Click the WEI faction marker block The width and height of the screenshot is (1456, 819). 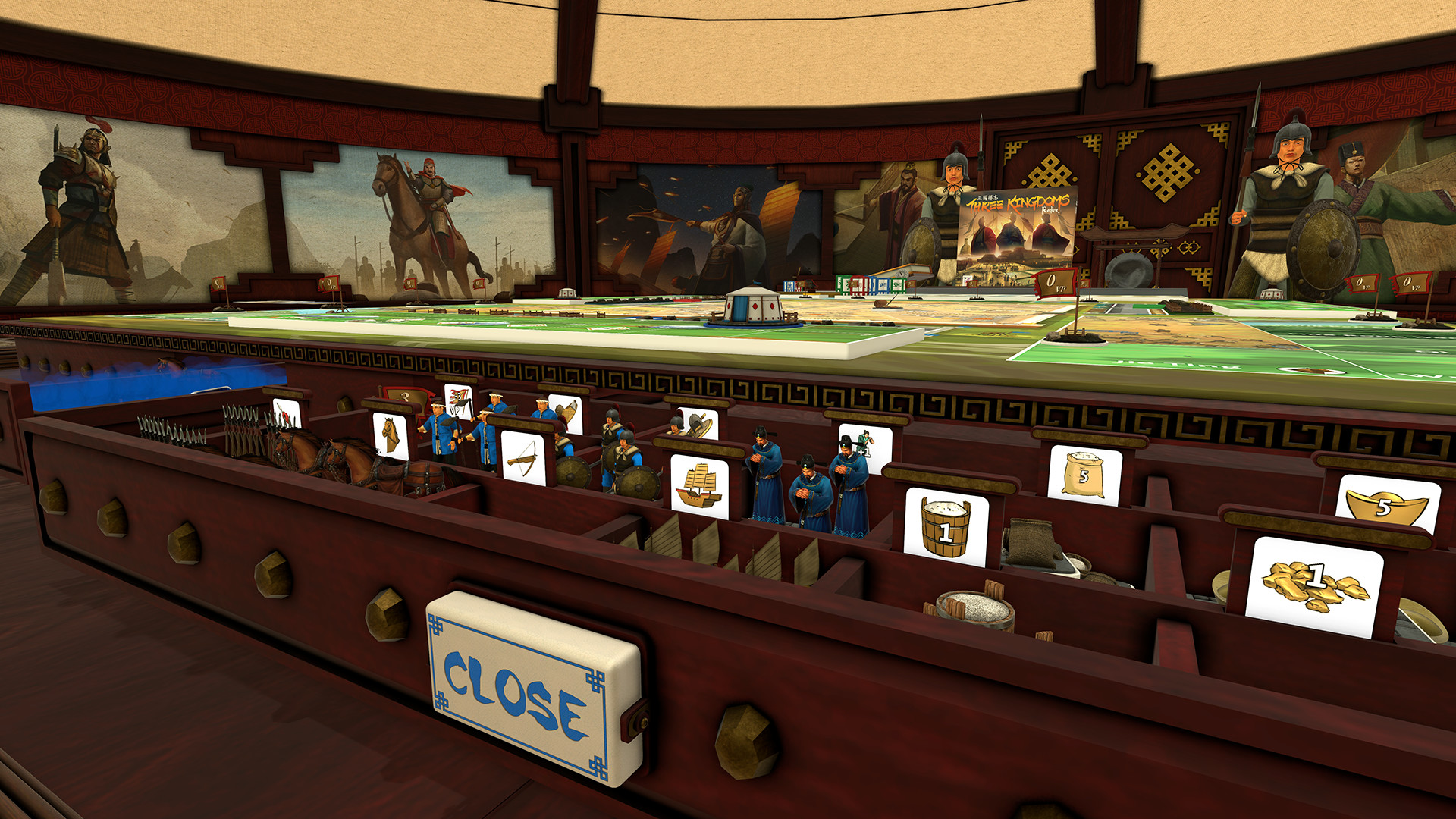(x=882, y=284)
